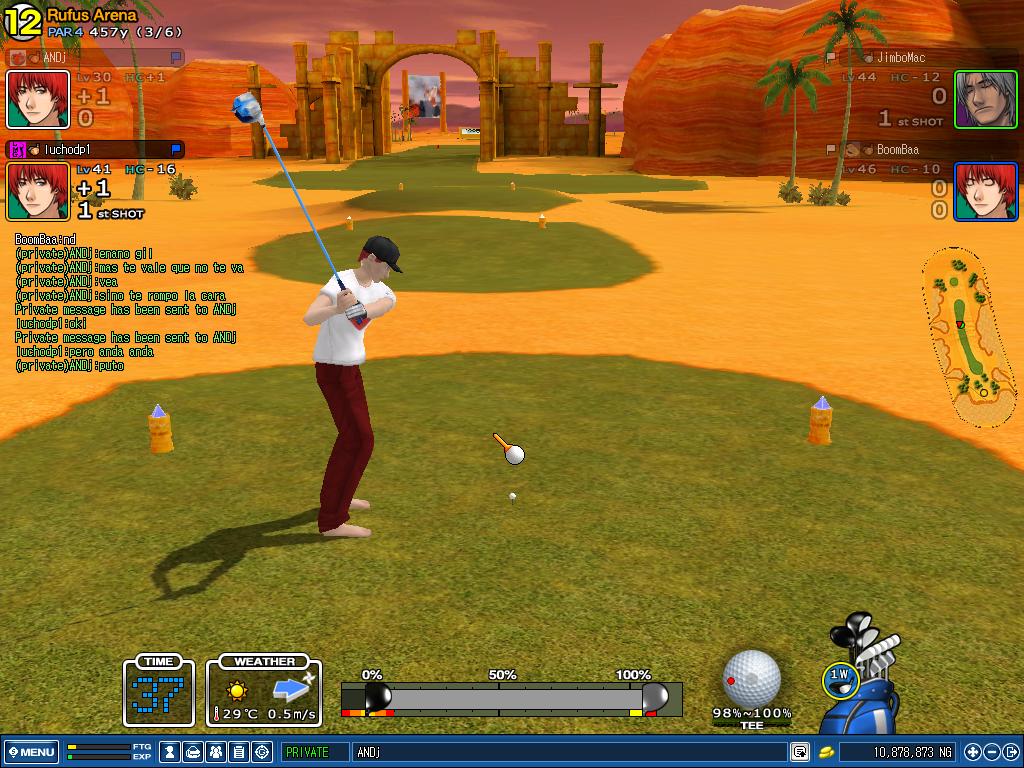Select BoomBaa's player portrait
Screen dimensions: 1024x768
pos(986,191)
